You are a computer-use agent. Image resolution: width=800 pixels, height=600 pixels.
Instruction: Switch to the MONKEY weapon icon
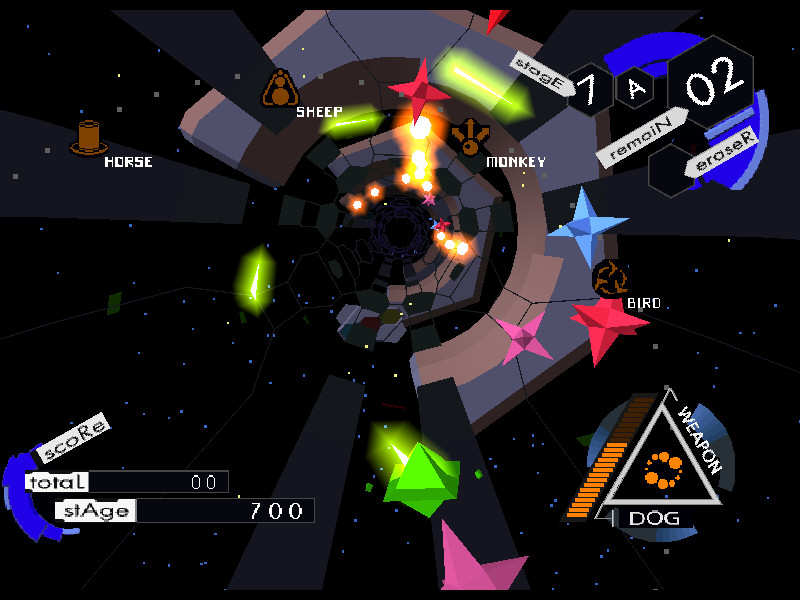(469, 136)
